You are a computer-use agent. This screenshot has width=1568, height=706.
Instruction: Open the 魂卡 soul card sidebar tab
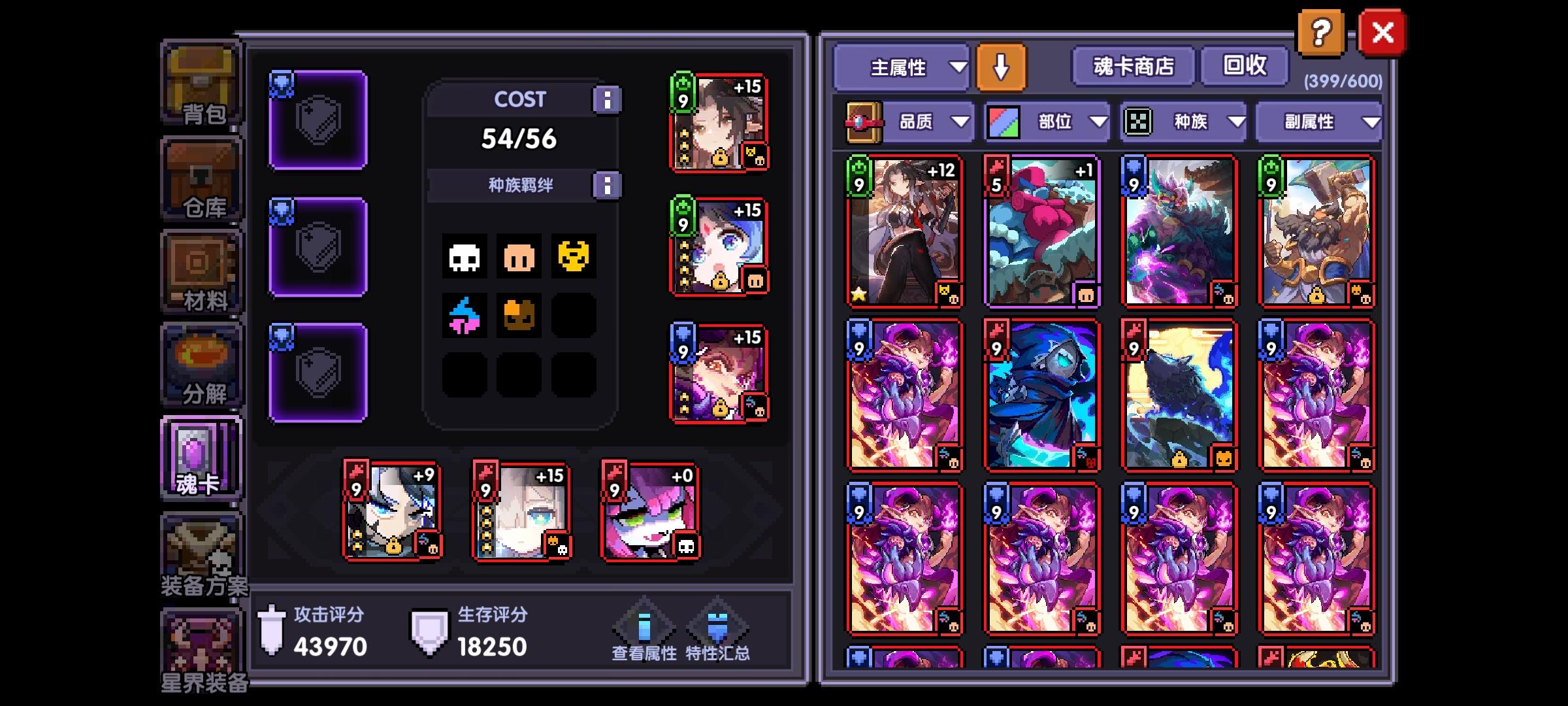(200, 458)
